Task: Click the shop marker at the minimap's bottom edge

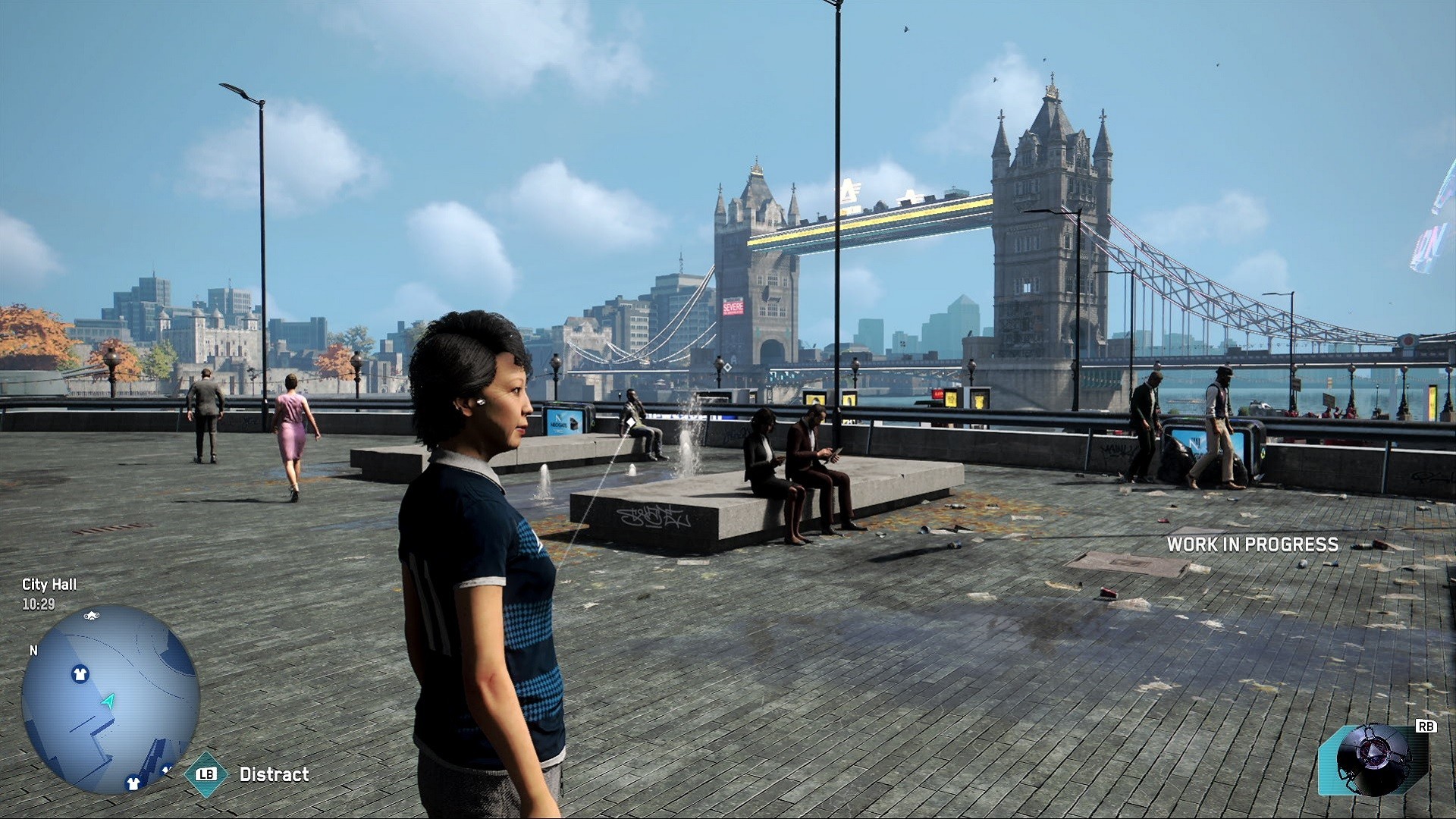Action: pyautogui.click(x=133, y=783)
